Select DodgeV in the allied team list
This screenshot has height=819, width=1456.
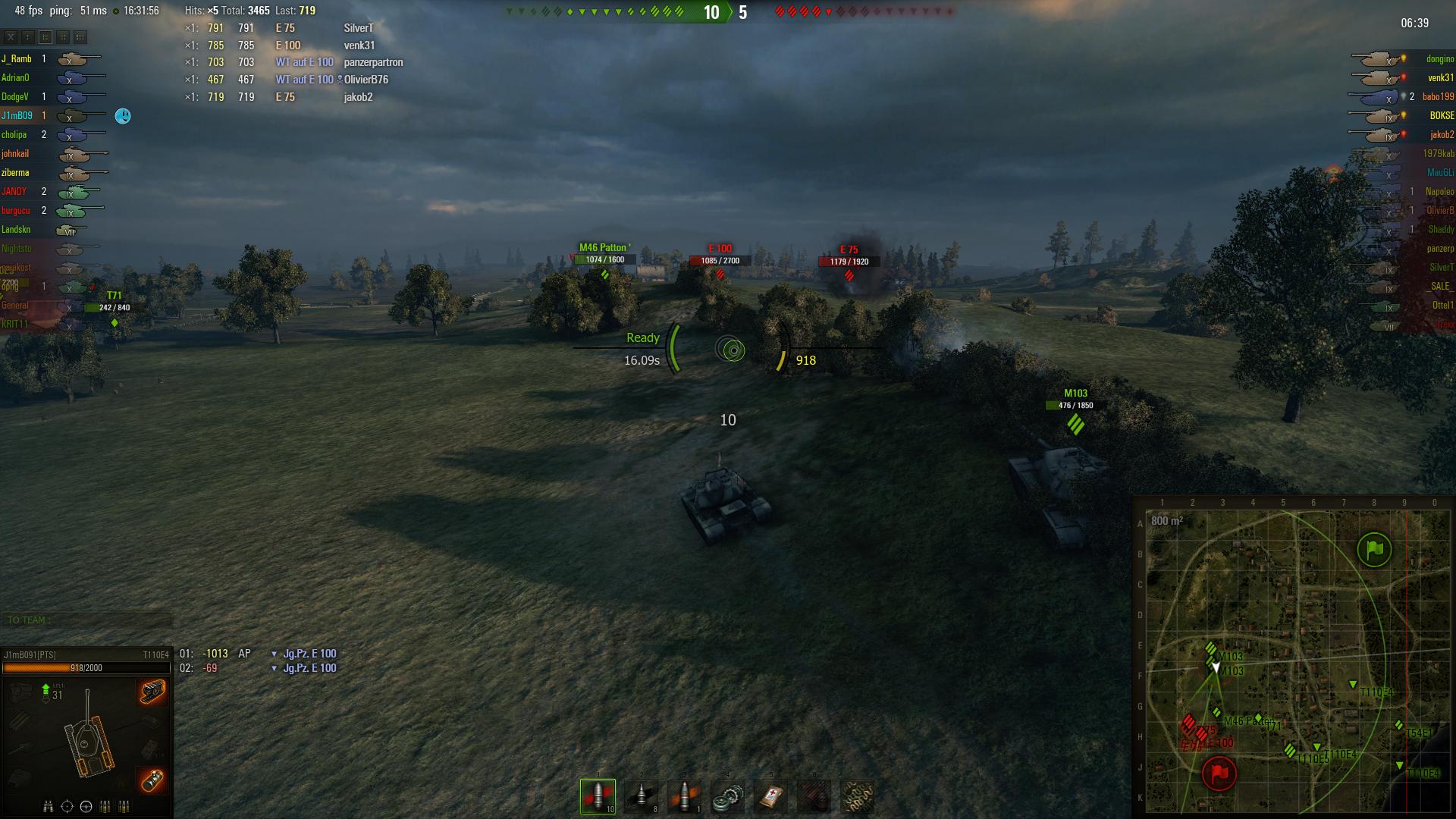point(15,97)
